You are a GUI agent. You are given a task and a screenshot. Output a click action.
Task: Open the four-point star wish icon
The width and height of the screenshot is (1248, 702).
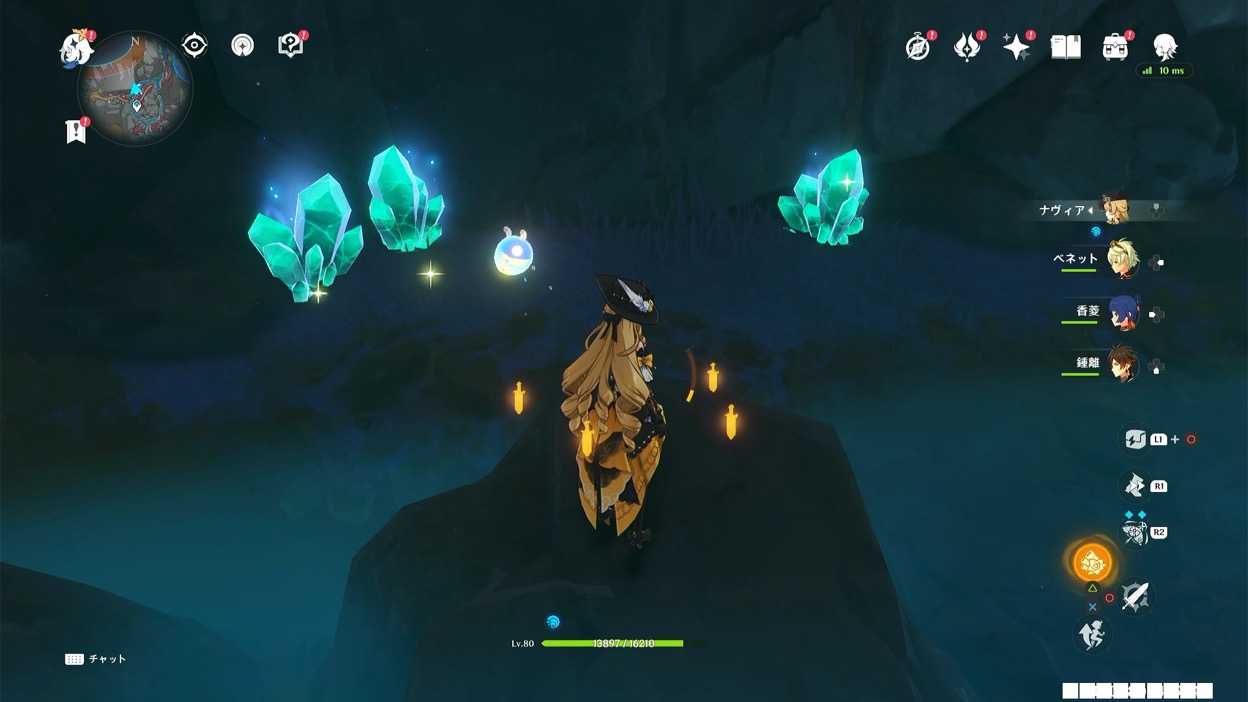(1016, 47)
